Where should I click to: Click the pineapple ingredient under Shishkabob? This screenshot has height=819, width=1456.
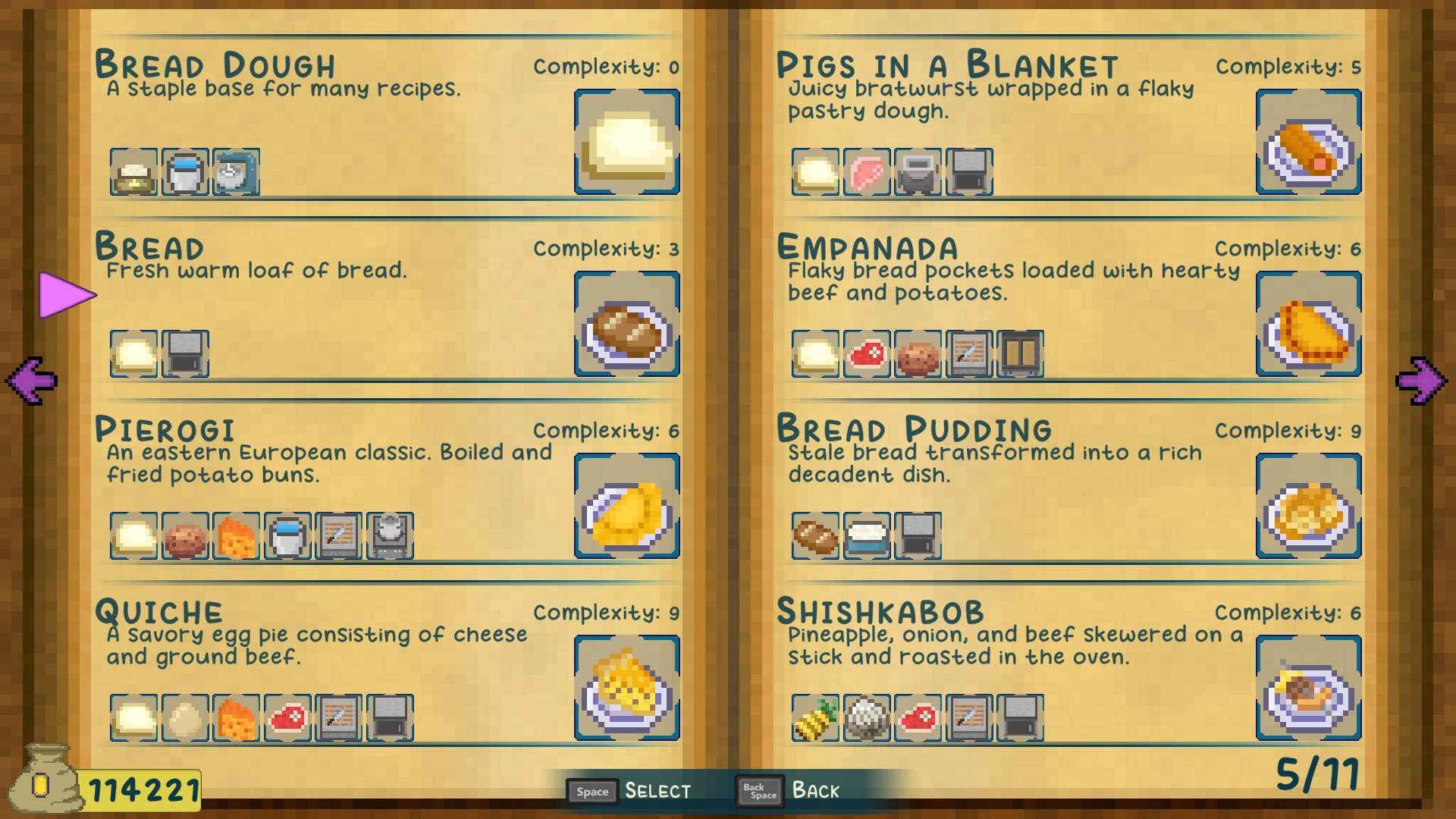tap(816, 718)
